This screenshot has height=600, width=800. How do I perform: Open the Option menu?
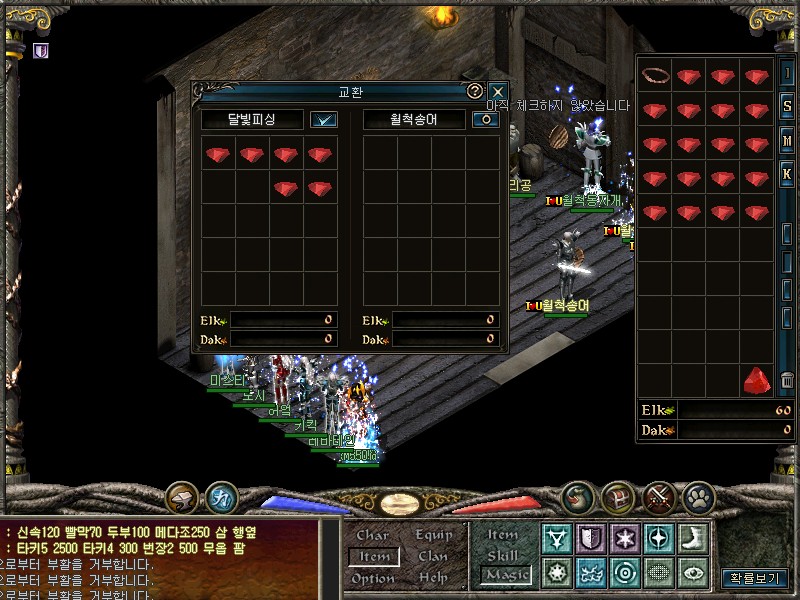tap(373, 578)
